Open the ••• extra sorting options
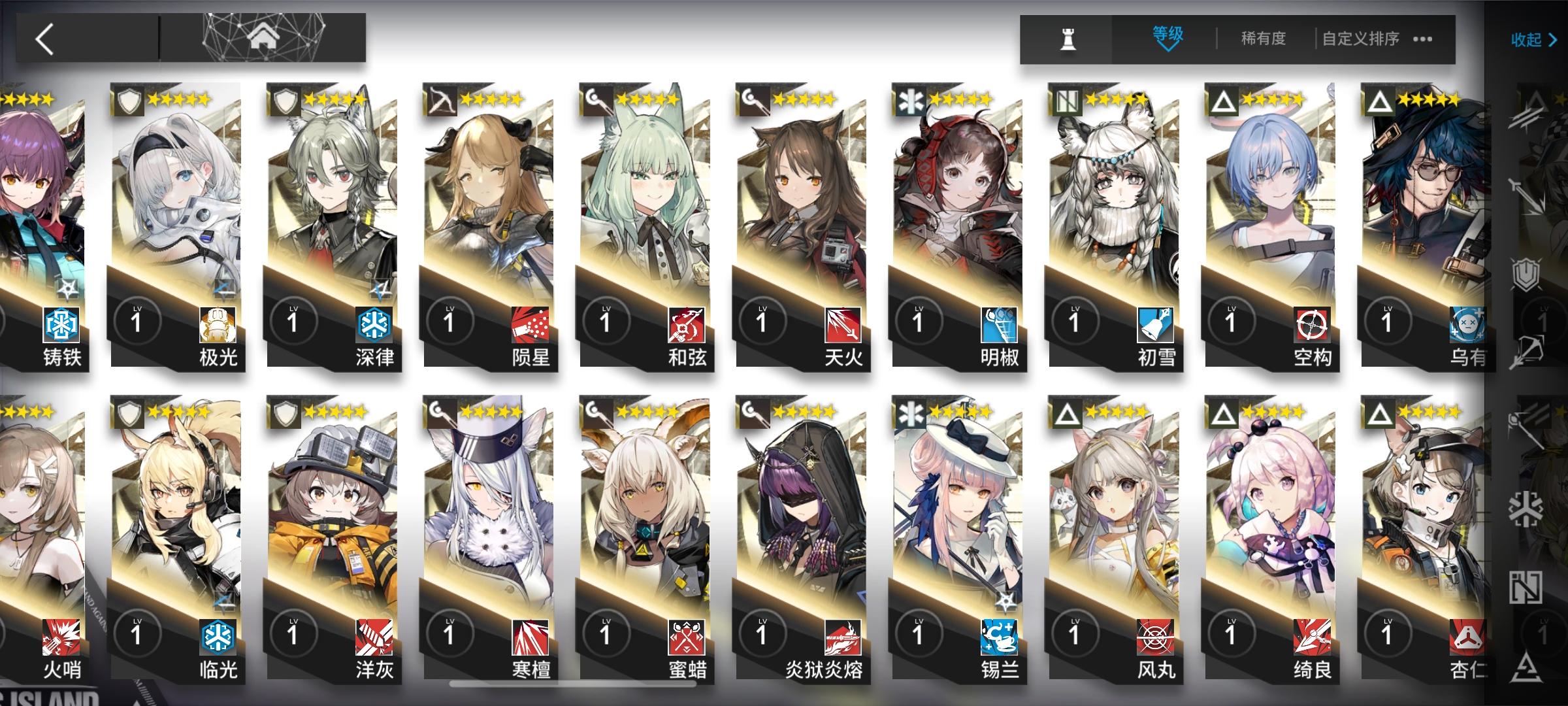Image resolution: width=1568 pixels, height=706 pixels. [1423, 39]
